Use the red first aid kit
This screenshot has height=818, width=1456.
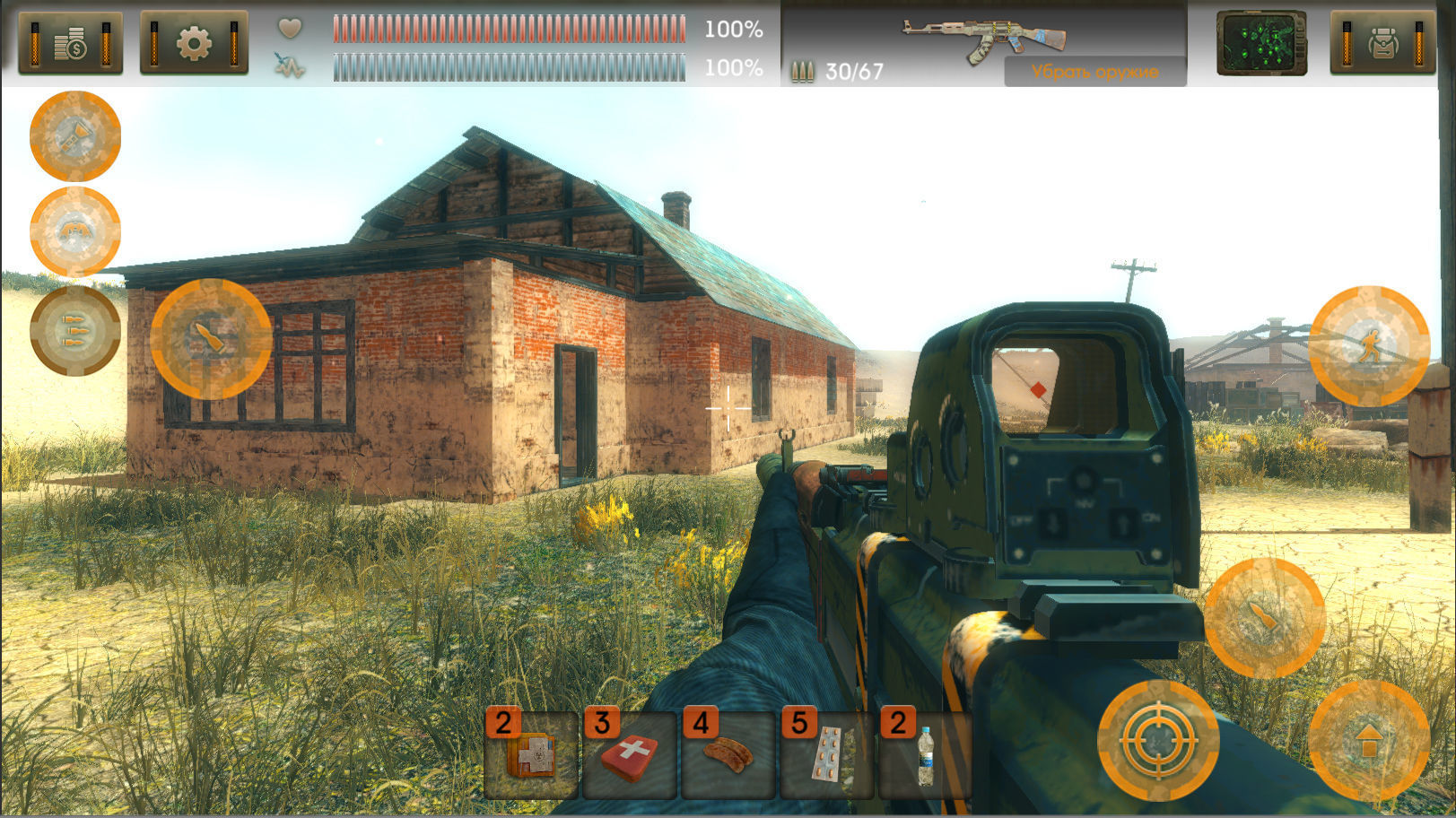coord(630,755)
